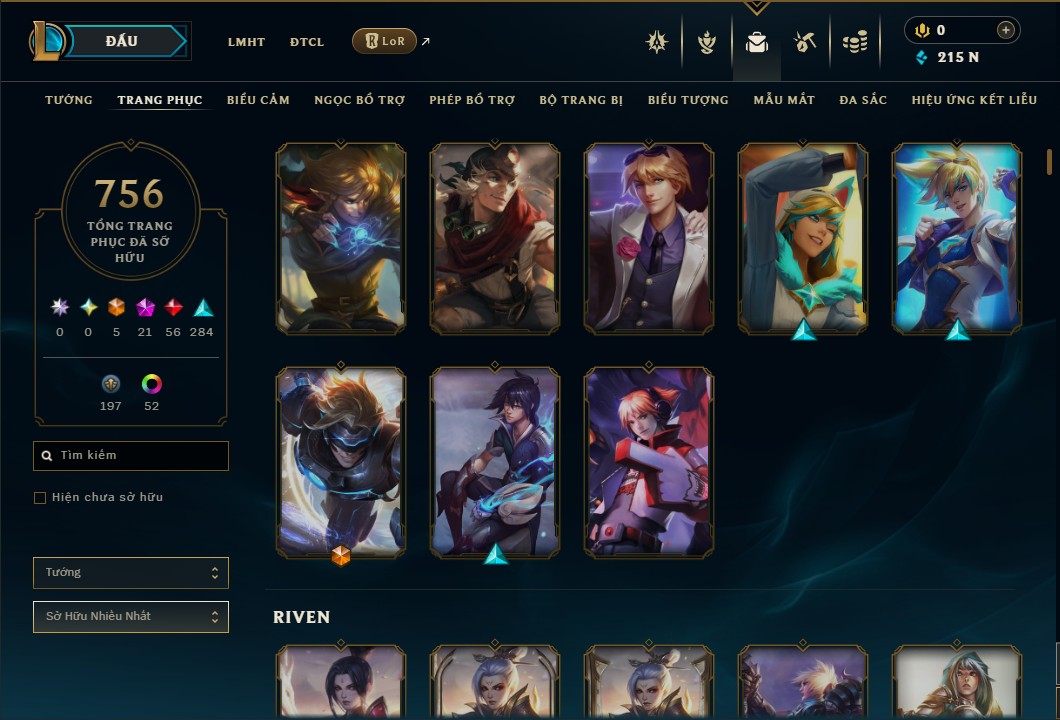
Task: Select the PHÉP BỔ TRỢ tab
Action: tap(472, 100)
